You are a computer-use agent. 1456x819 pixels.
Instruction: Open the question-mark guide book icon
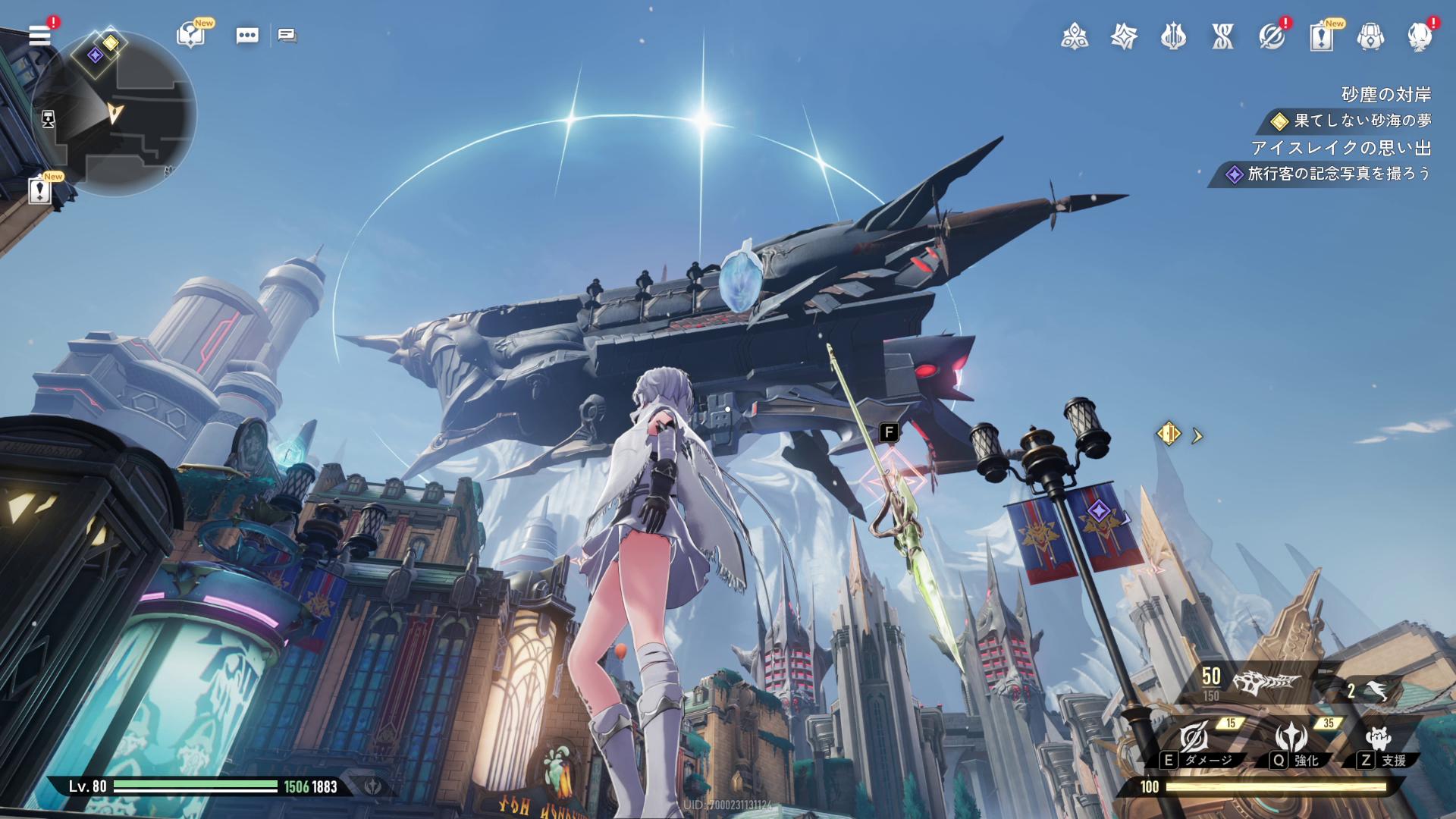(190, 35)
